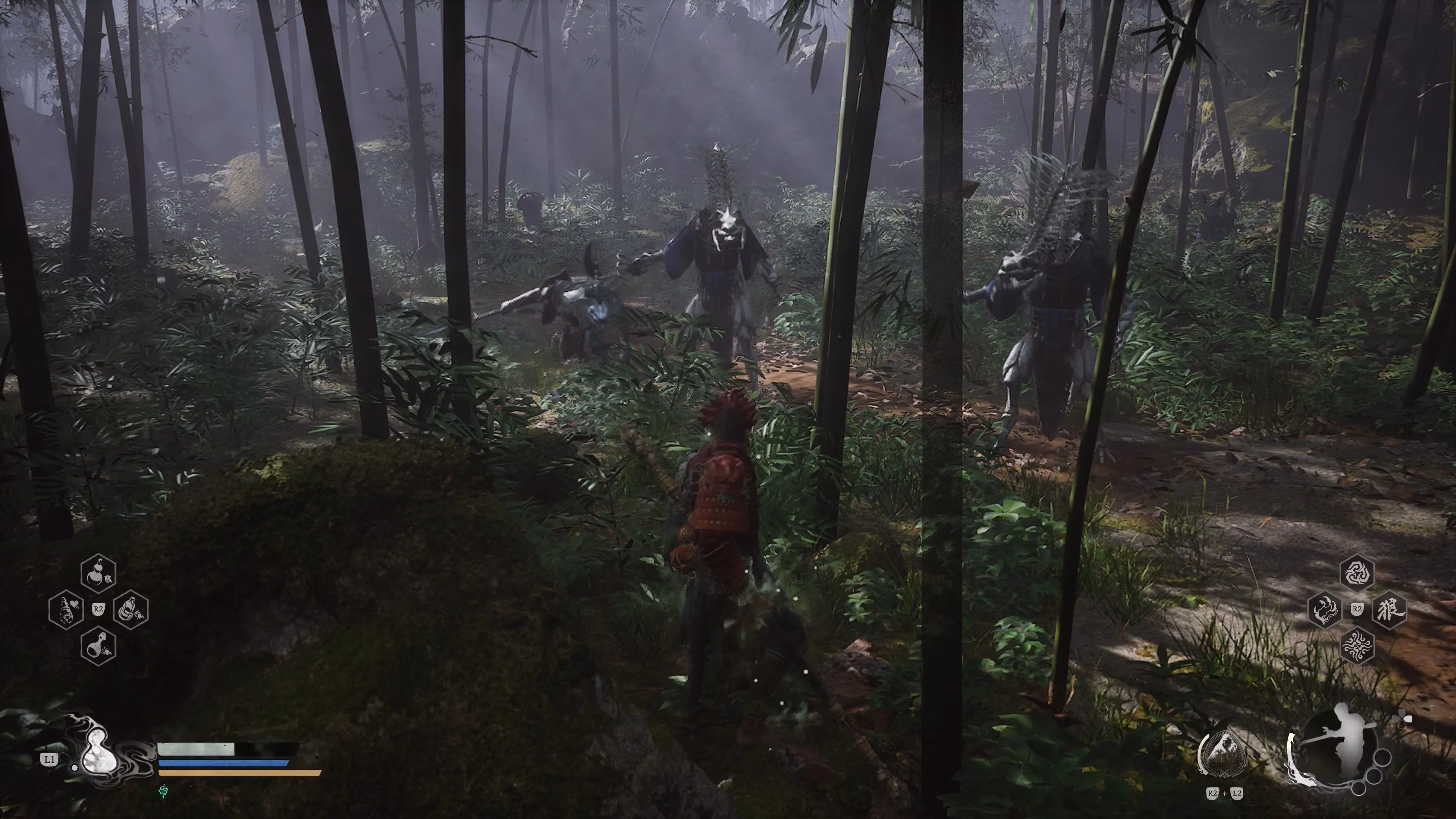Select the bottom round flask item
Screen dimensions: 1456x819
point(98,646)
